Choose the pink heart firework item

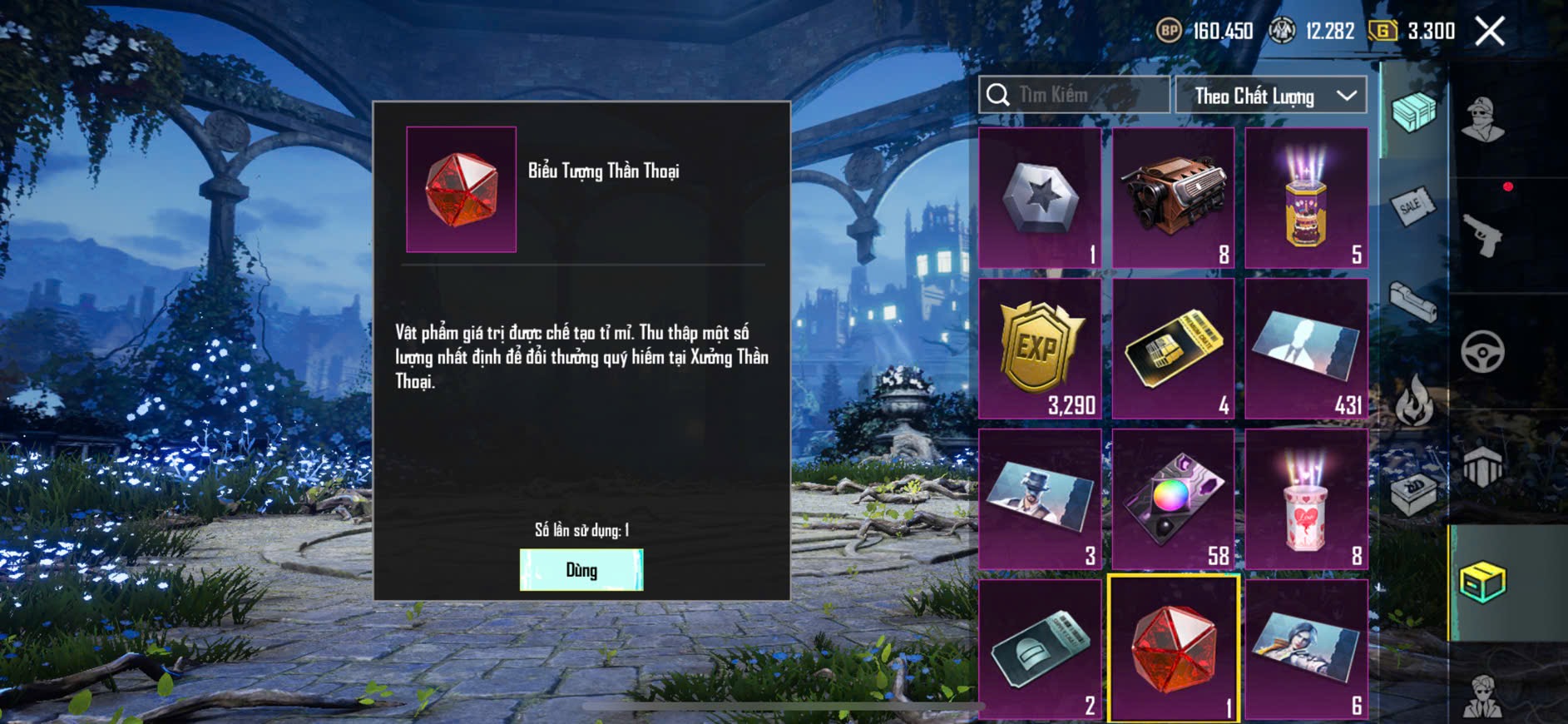click(1306, 499)
